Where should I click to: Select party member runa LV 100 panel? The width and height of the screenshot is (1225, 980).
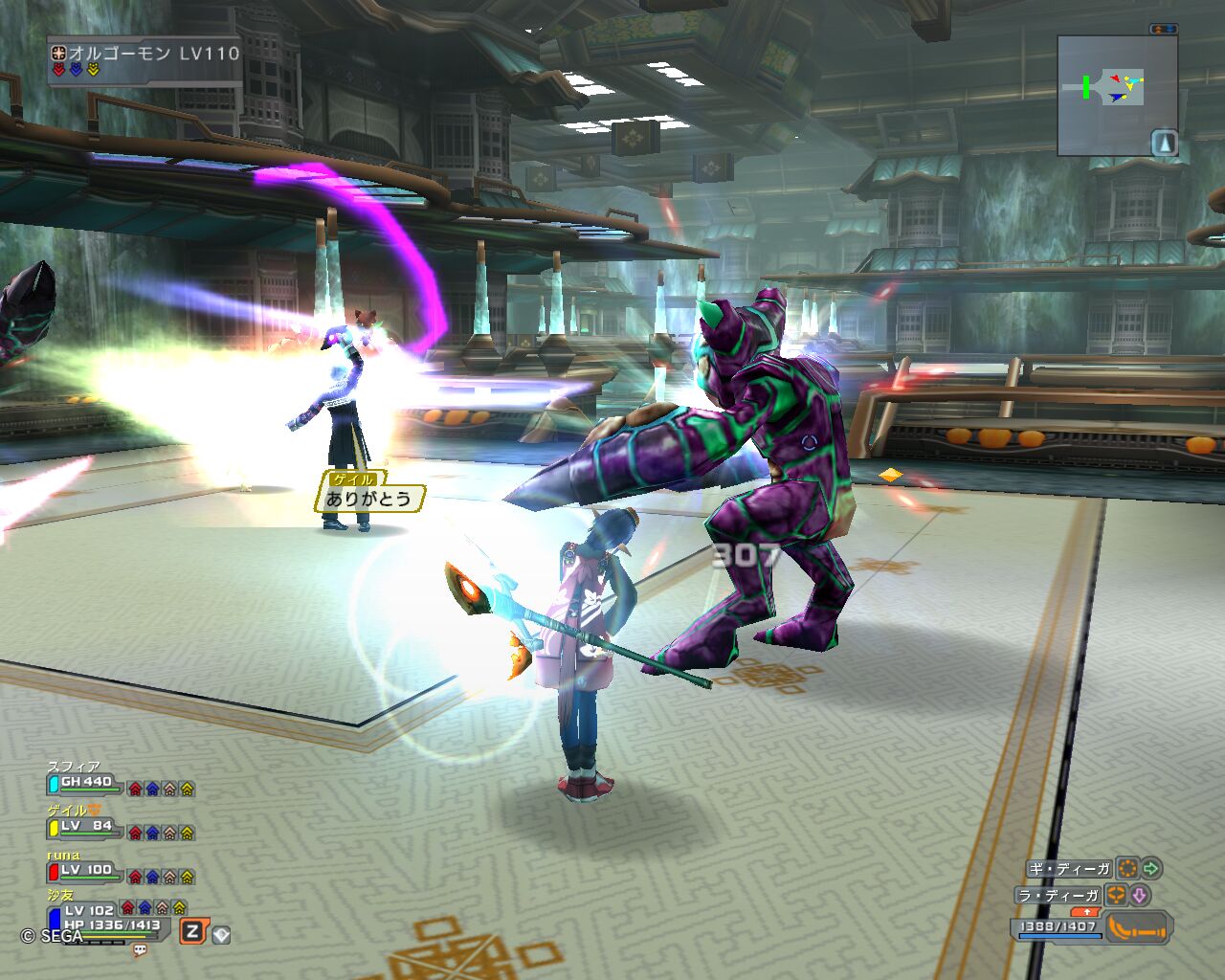pyautogui.click(x=86, y=871)
